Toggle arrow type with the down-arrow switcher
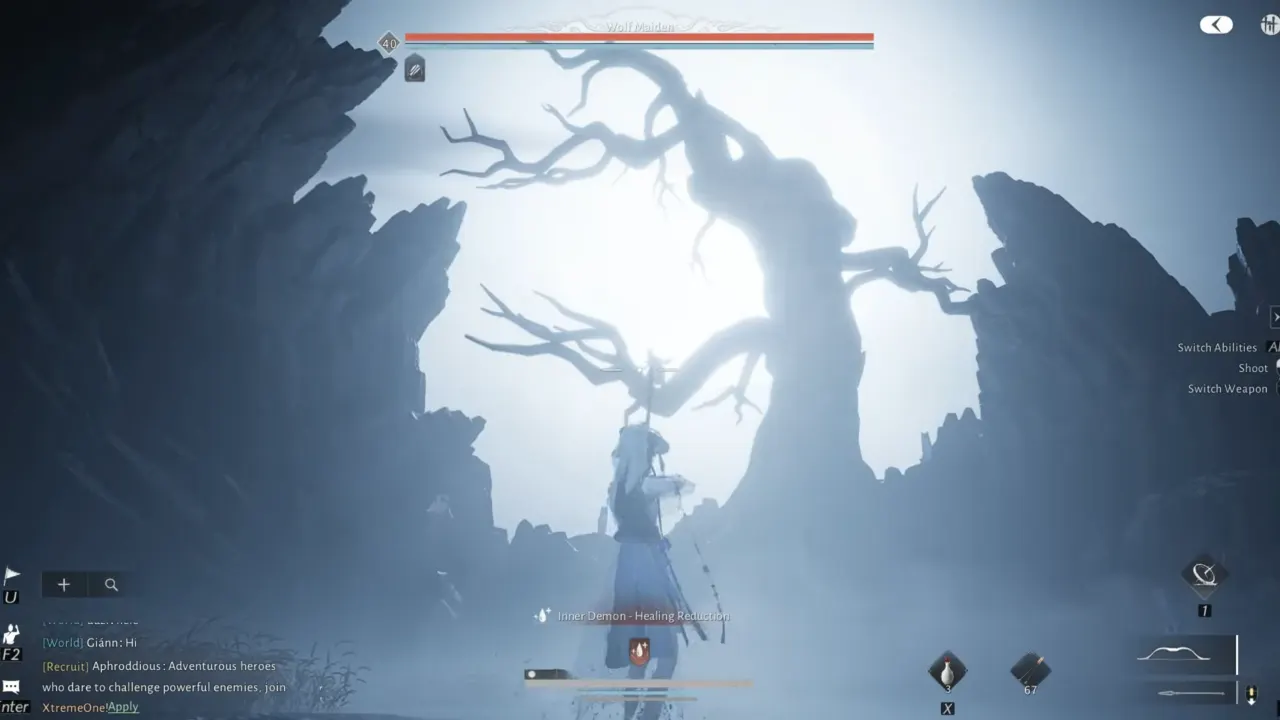The height and width of the screenshot is (720, 1280). click(x=1252, y=692)
